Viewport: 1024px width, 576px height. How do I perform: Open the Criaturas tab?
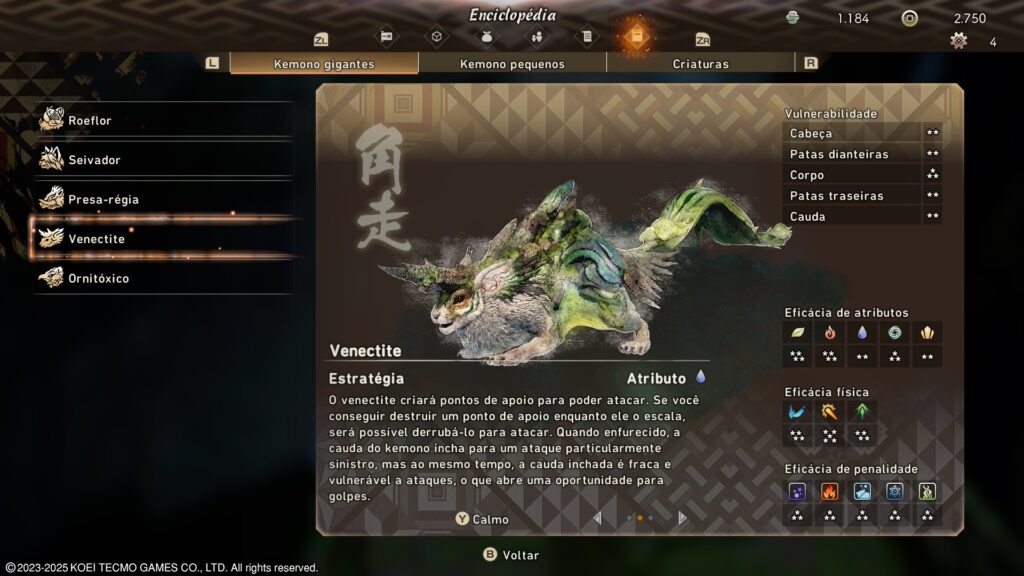(700, 64)
